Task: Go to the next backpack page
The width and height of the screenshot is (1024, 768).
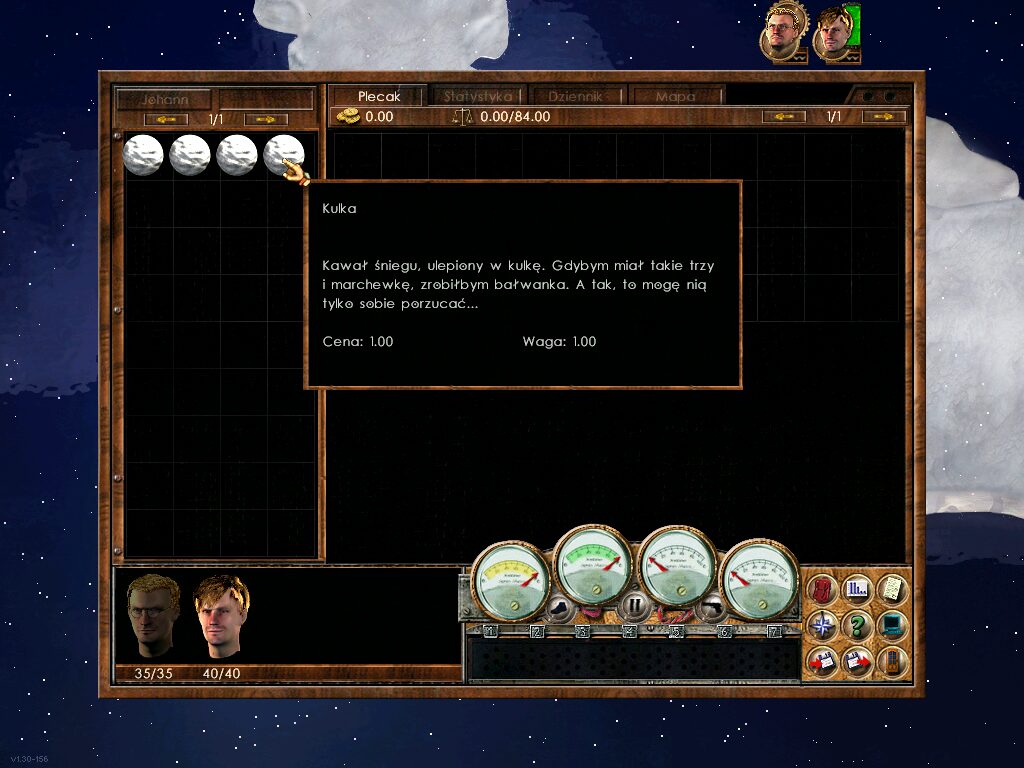Action: (884, 117)
